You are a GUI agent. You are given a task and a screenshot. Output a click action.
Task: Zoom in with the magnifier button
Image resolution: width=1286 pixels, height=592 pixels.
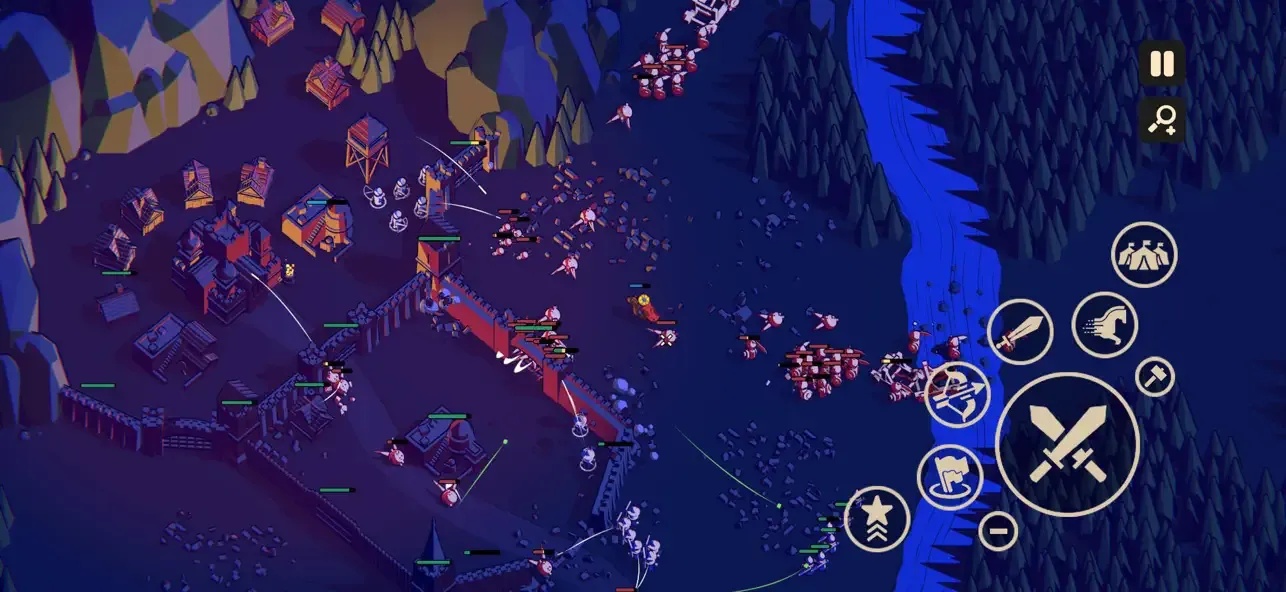(x=1161, y=120)
